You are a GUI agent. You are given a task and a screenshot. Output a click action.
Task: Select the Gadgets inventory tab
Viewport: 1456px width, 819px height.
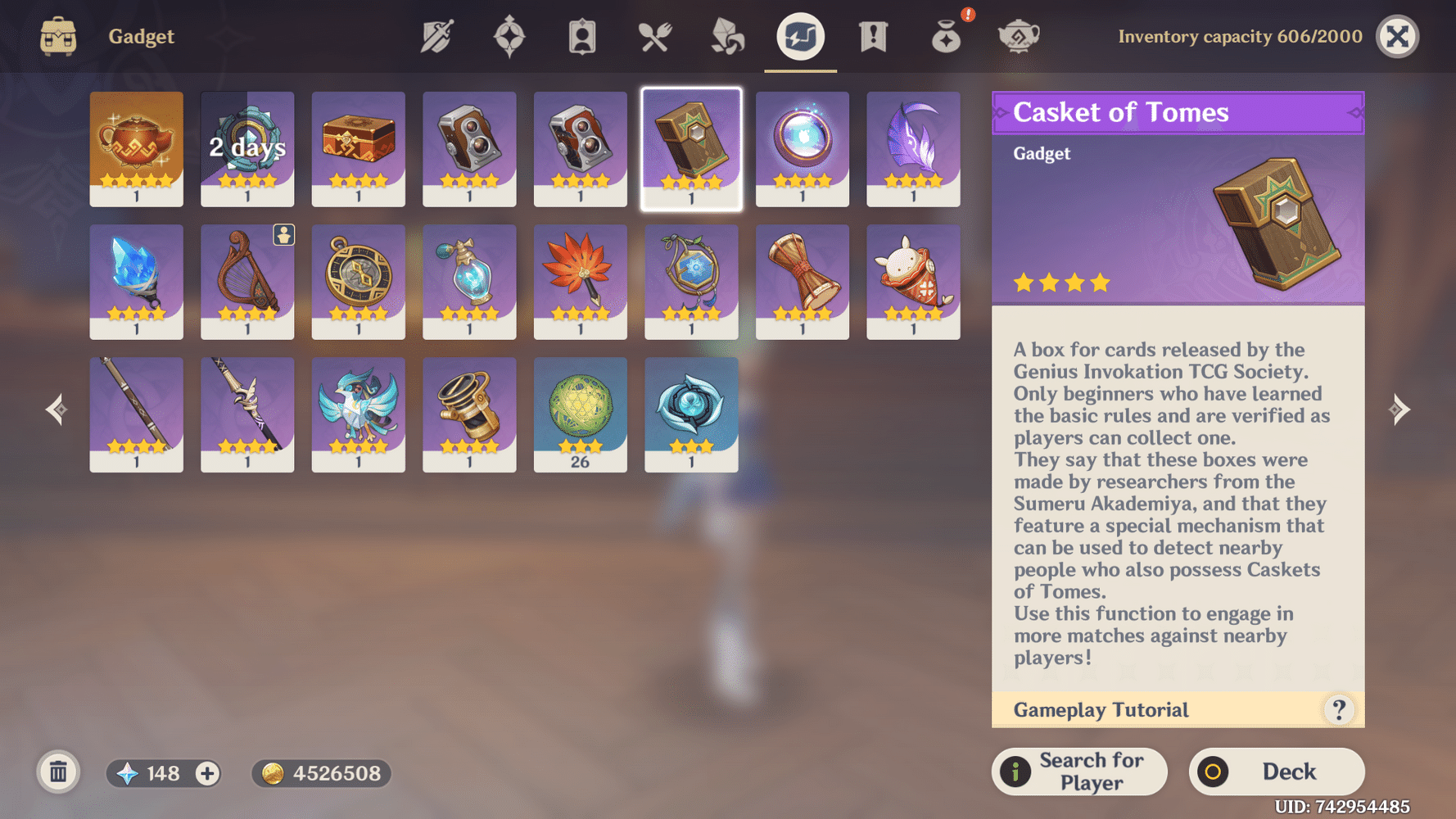800,36
